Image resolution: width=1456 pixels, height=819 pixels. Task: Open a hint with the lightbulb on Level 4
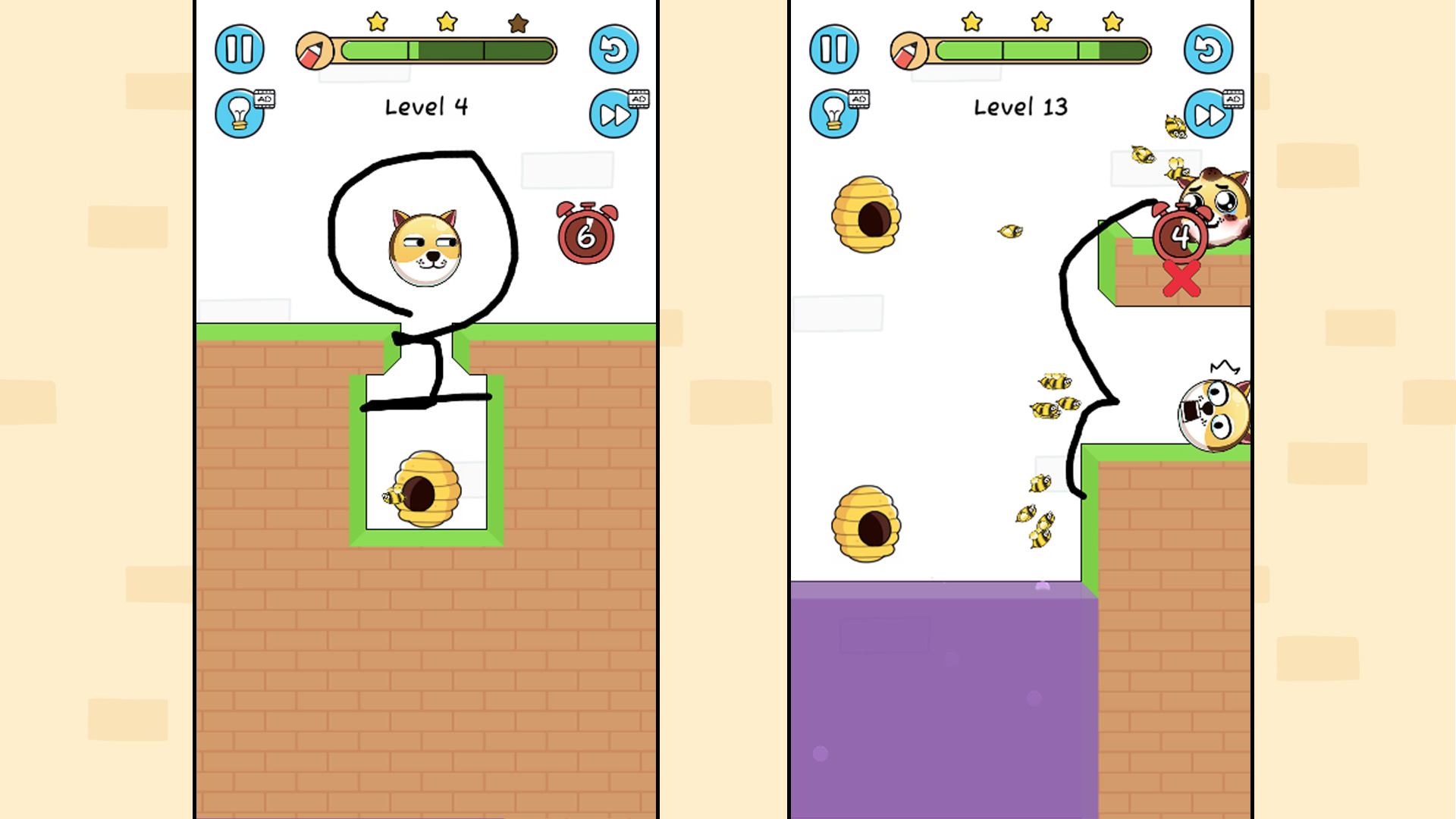click(x=240, y=114)
